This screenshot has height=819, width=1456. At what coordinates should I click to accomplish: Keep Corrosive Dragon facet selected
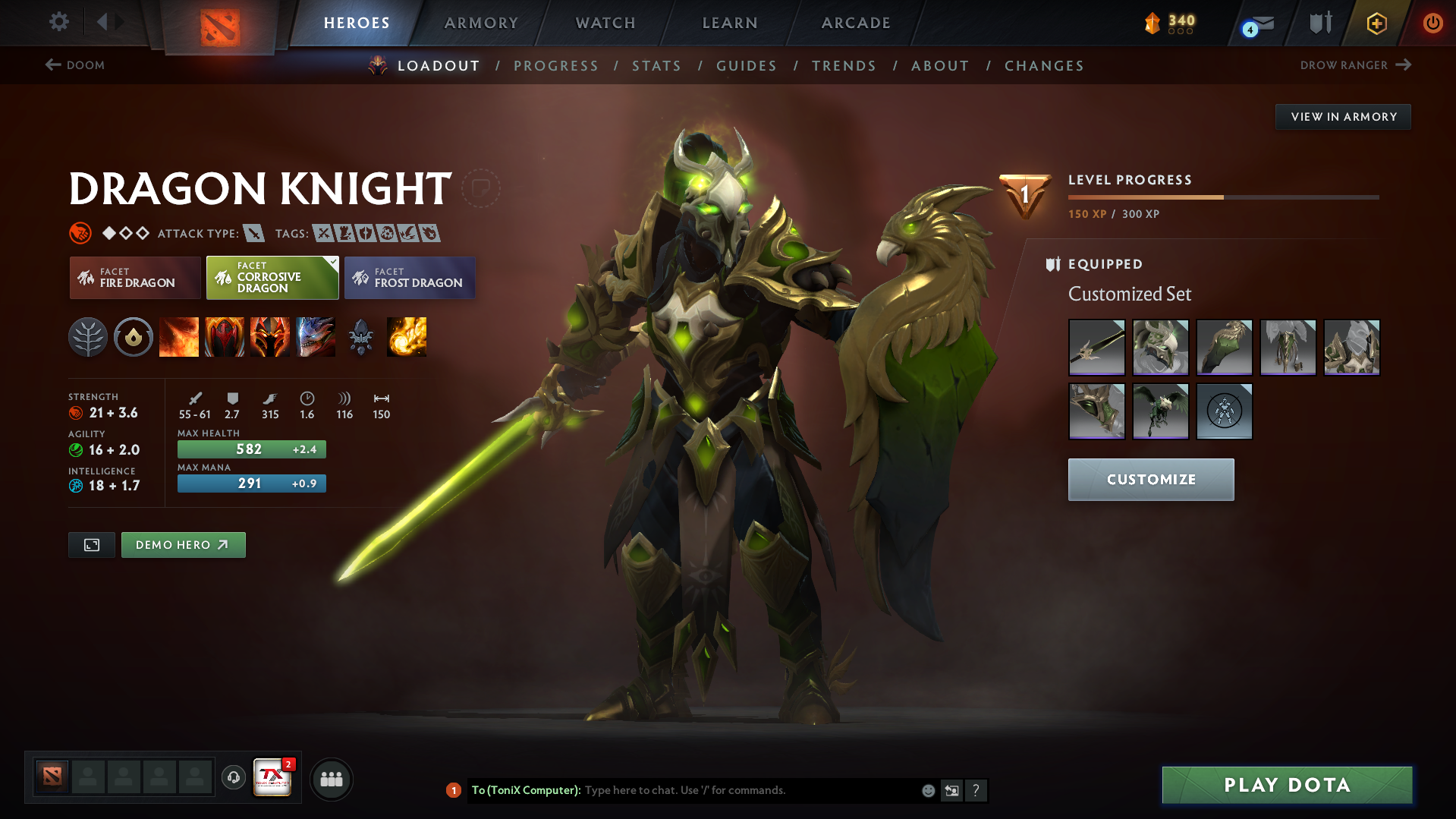point(272,277)
